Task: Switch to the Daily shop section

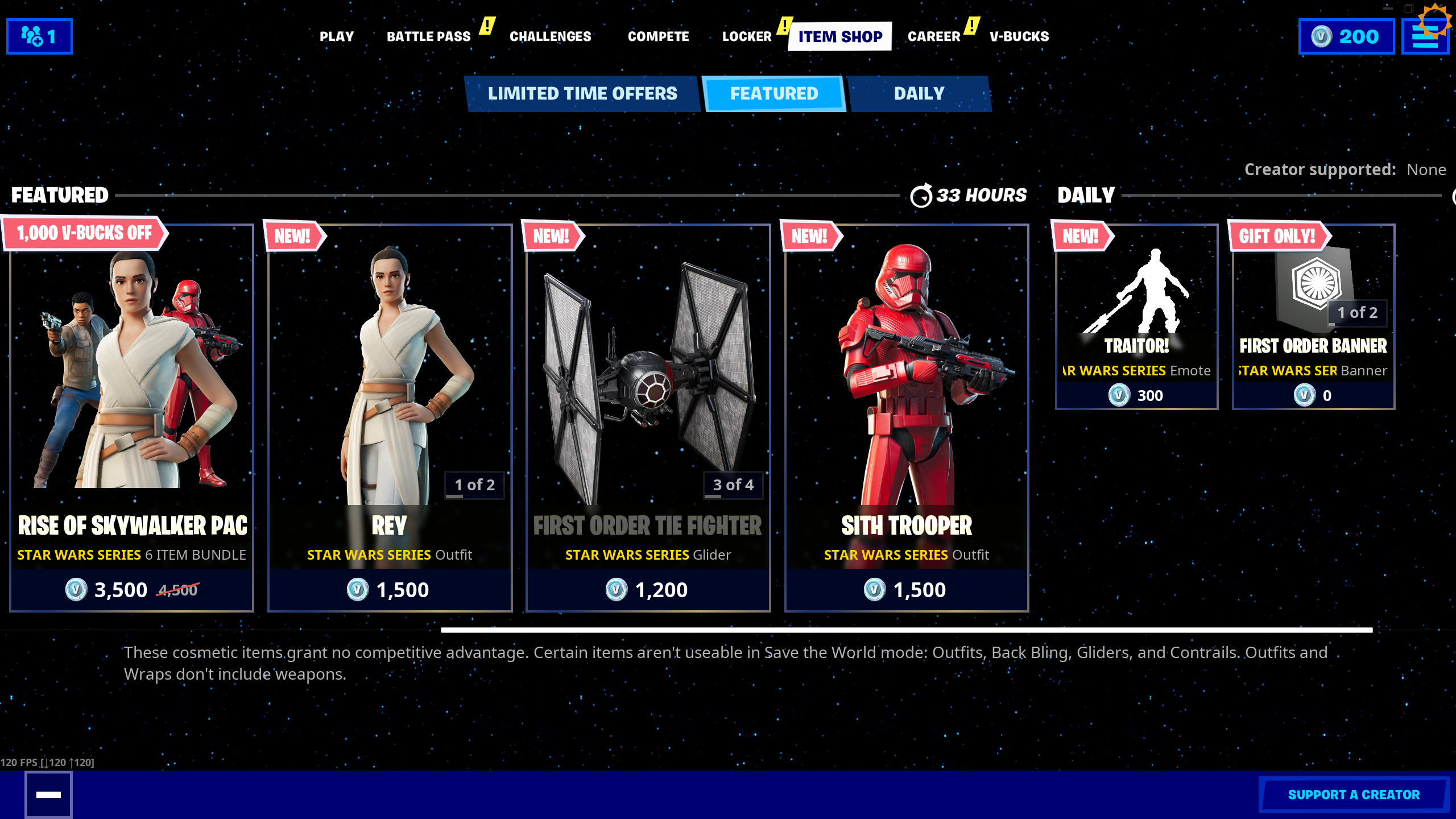Action: (x=919, y=94)
